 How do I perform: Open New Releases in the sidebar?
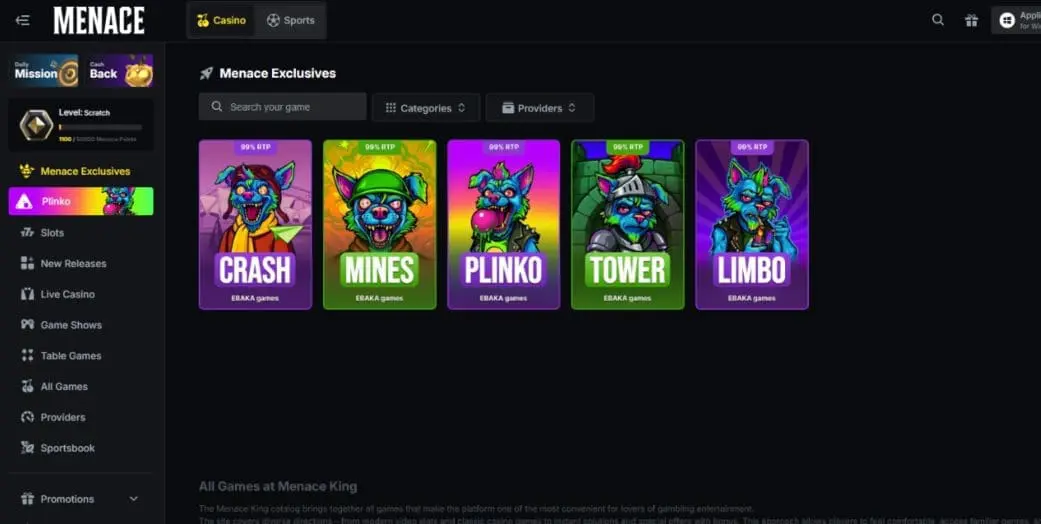coord(73,264)
